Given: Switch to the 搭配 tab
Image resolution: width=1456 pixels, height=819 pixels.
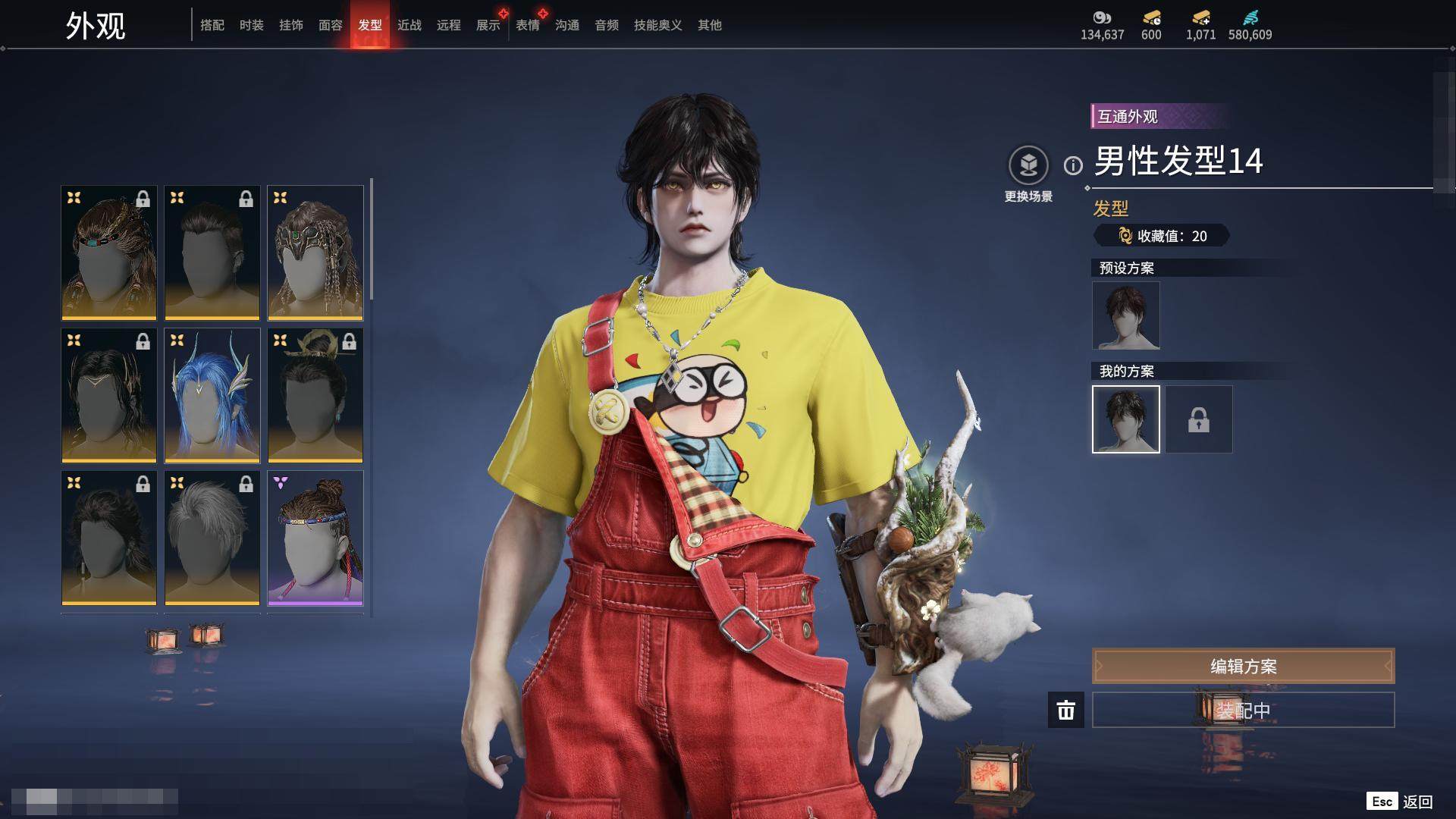Looking at the screenshot, I should pos(212,25).
